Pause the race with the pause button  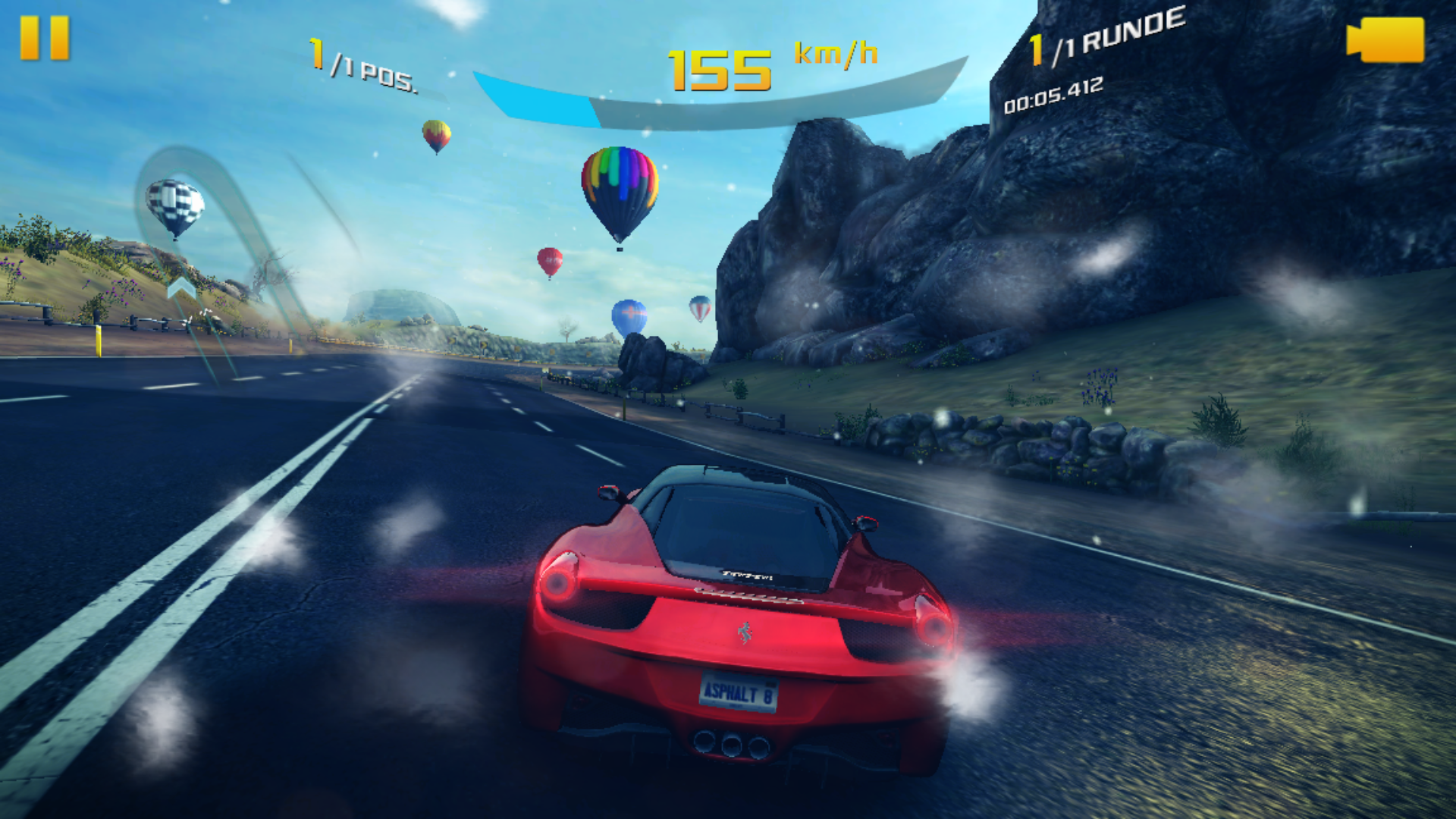pyautogui.click(x=45, y=38)
